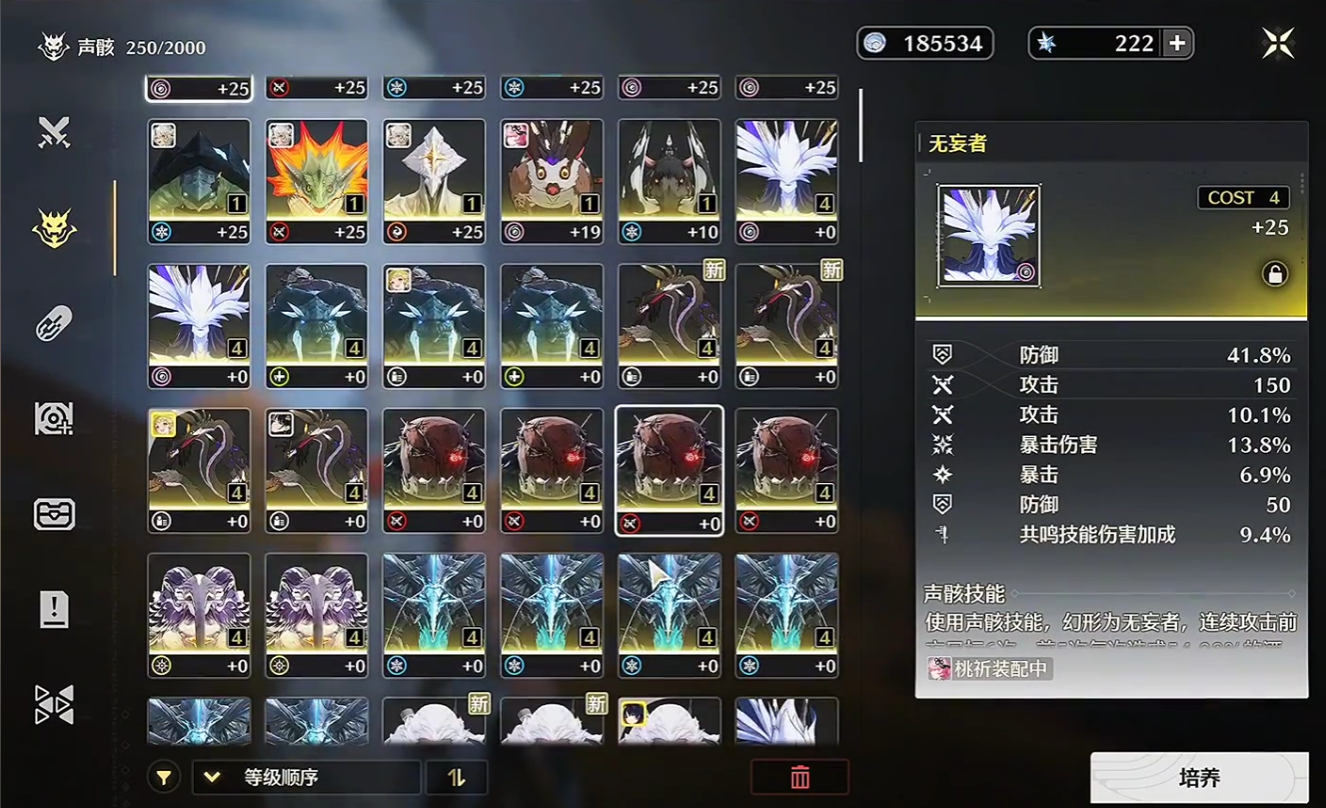
Task: Toggle ascending/descending sort order arrows
Action: pyautogui.click(x=456, y=778)
